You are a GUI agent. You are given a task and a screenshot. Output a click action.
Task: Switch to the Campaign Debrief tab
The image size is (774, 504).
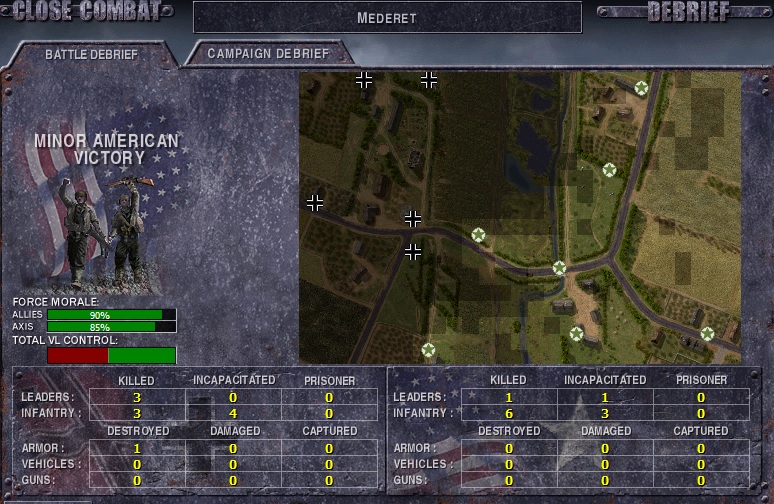click(268, 53)
